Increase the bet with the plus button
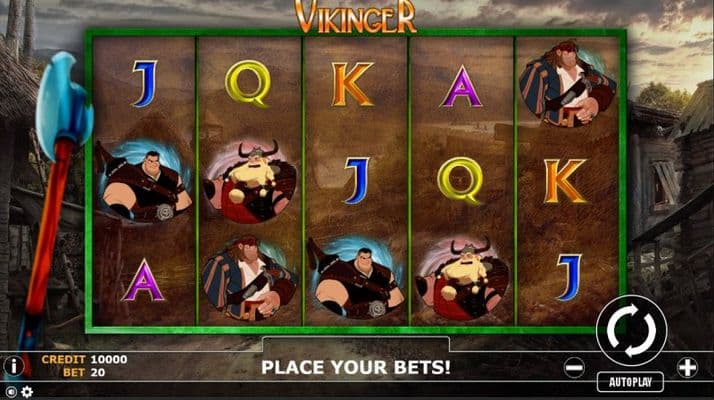This screenshot has height=400, width=714. pyautogui.click(x=687, y=367)
